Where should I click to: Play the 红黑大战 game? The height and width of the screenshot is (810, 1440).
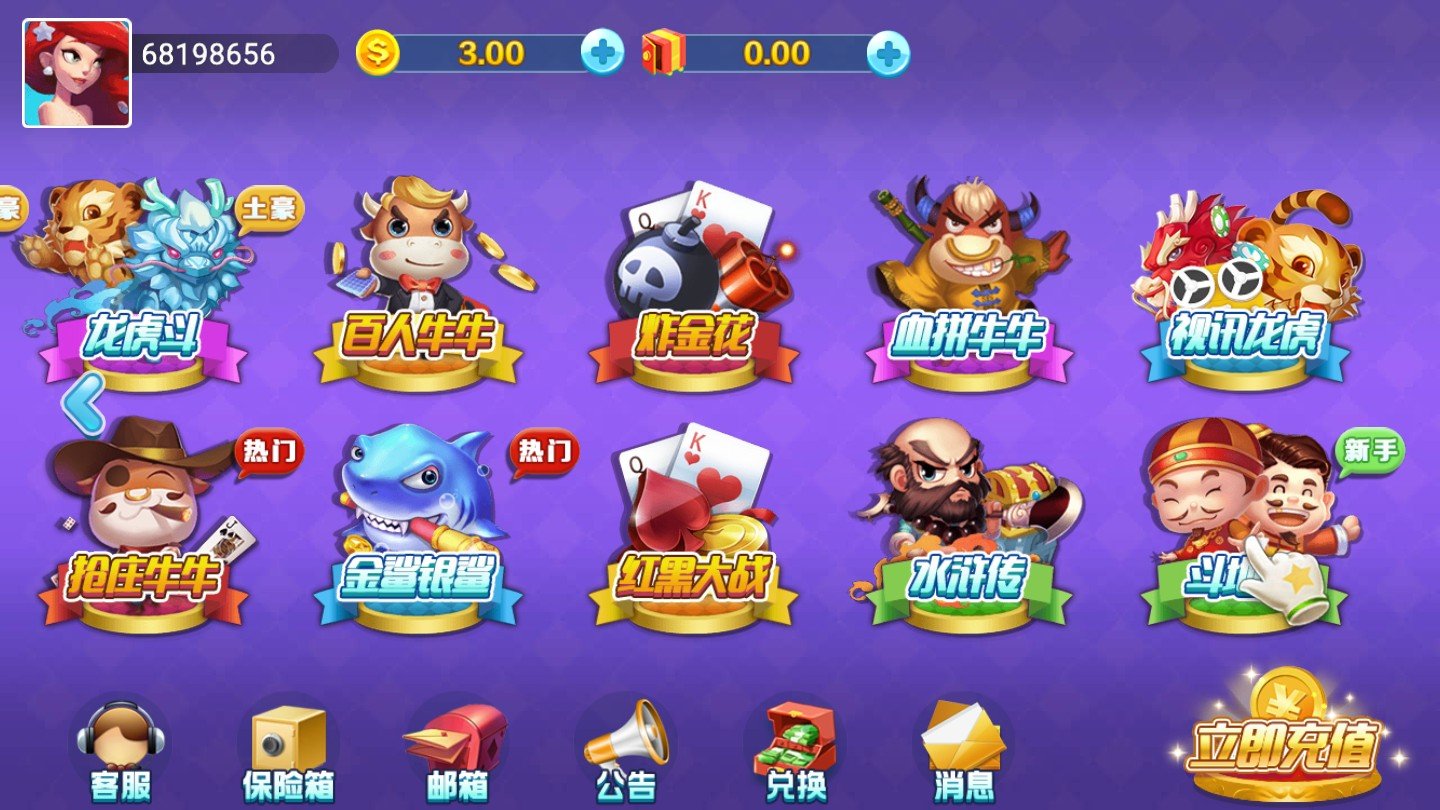(690, 520)
